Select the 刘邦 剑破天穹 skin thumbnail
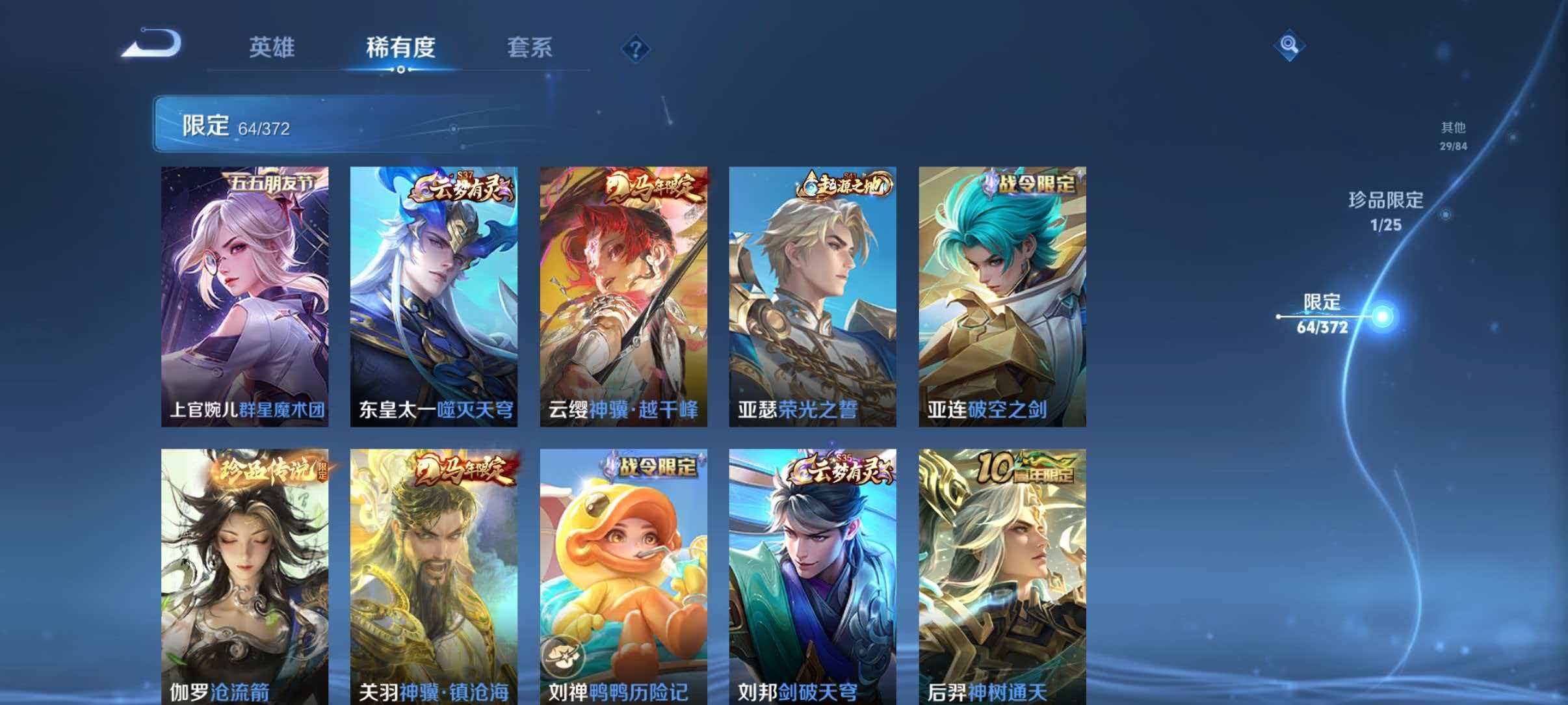Viewport: 1568px width, 705px height. point(809,566)
